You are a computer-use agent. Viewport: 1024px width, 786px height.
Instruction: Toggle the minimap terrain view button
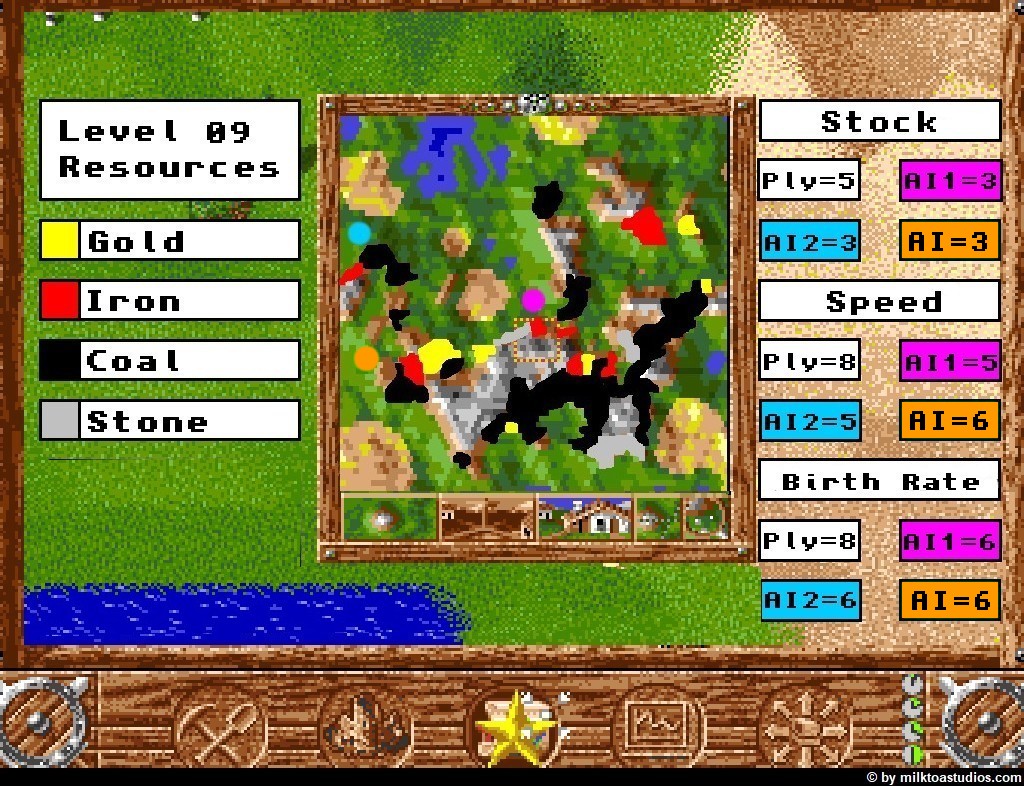click(389, 518)
